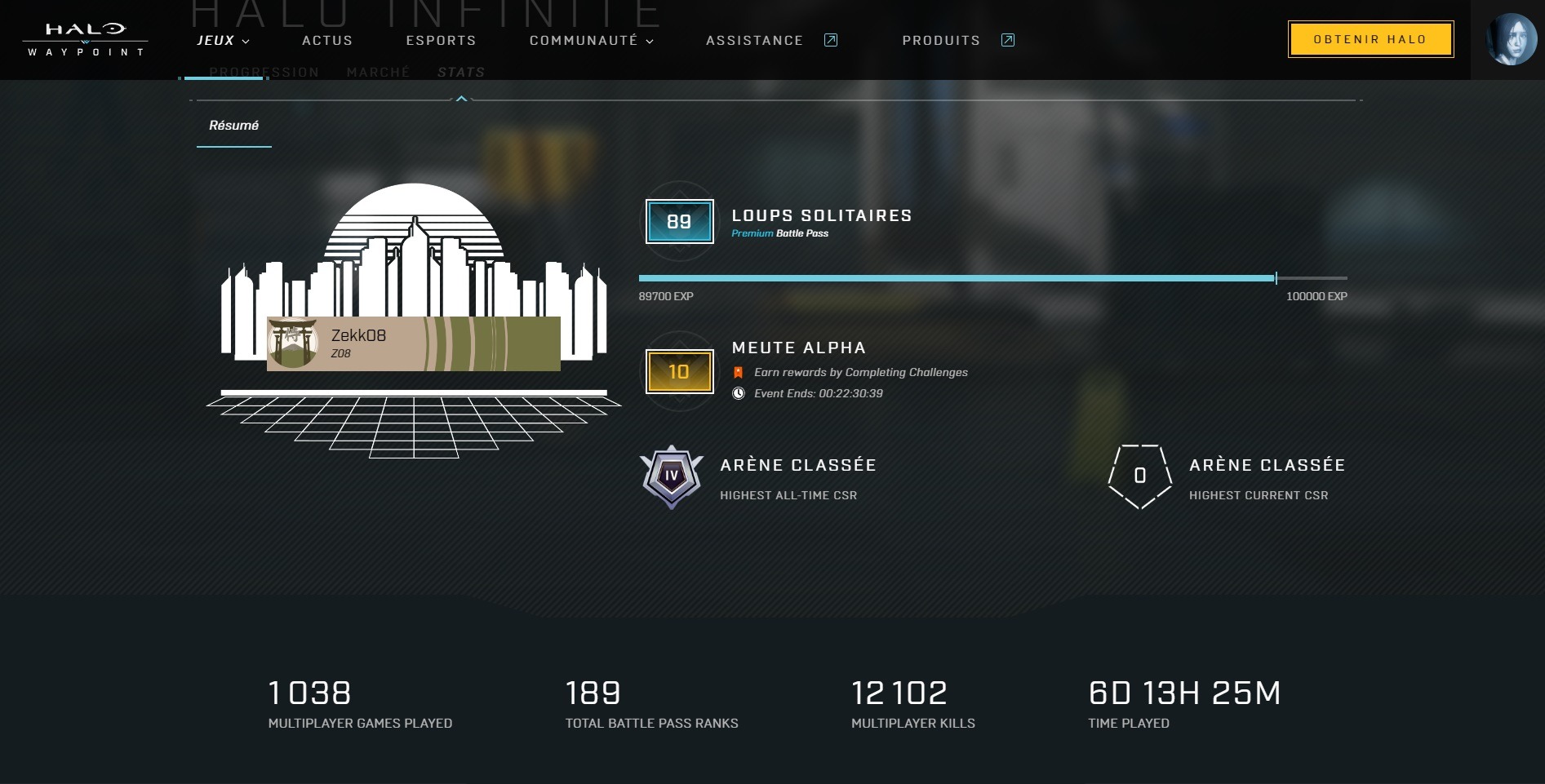
Task: View the highest all-time CSR rank emblem
Action: click(x=671, y=476)
